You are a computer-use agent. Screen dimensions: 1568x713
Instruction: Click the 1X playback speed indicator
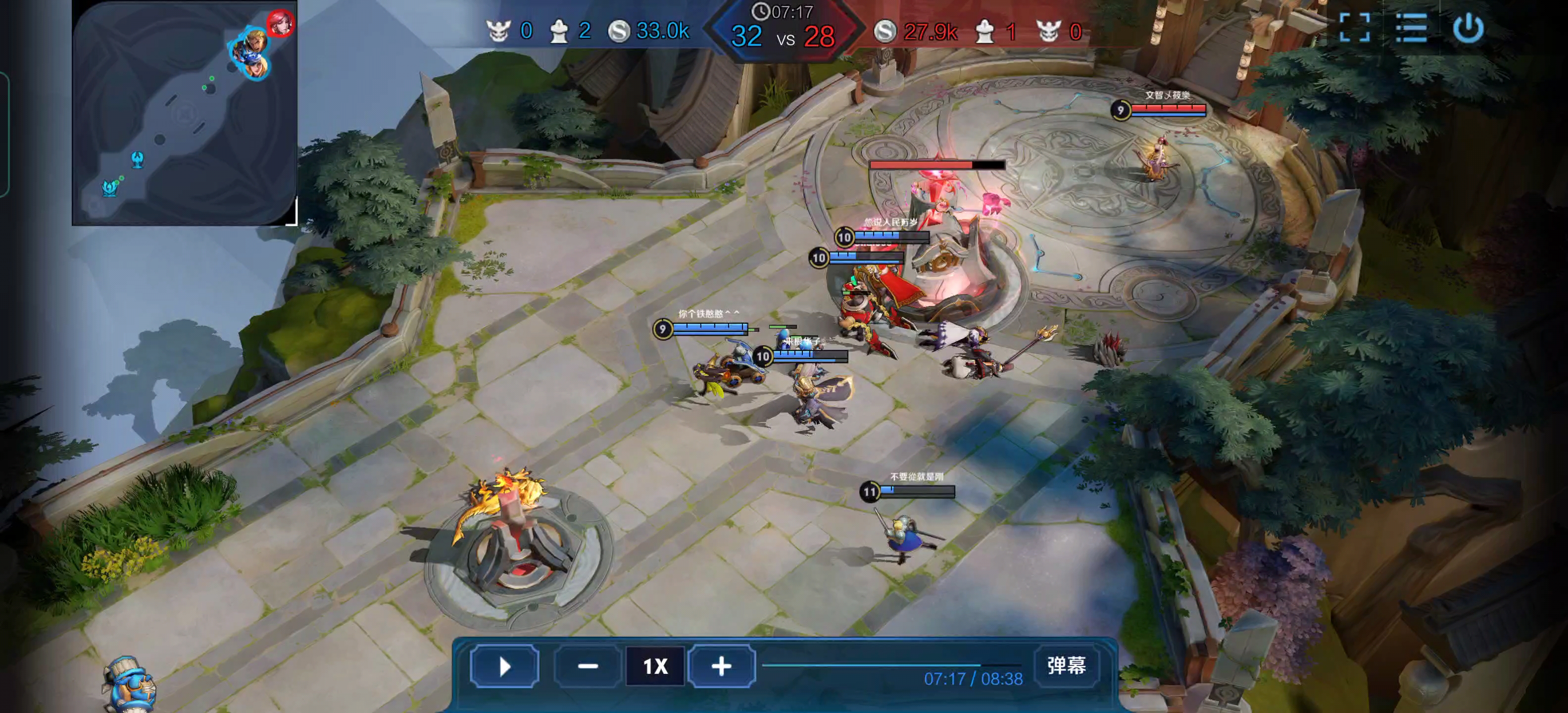[x=655, y=666]
